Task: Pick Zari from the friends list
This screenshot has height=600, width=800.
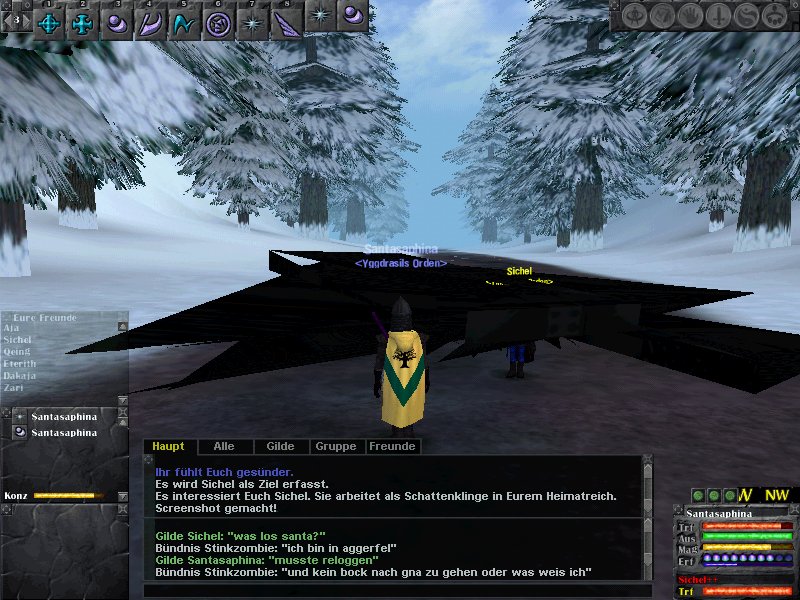Action: pos(13,388)
